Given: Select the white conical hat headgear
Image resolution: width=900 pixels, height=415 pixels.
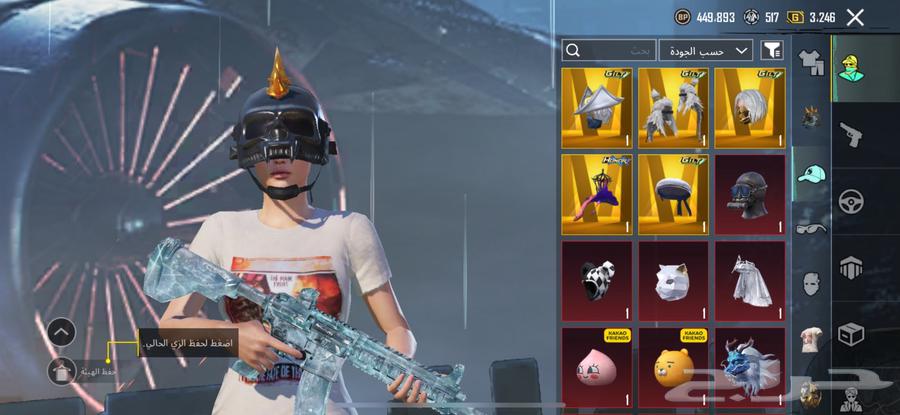Looking at the screenshot, I should point(597,107).
